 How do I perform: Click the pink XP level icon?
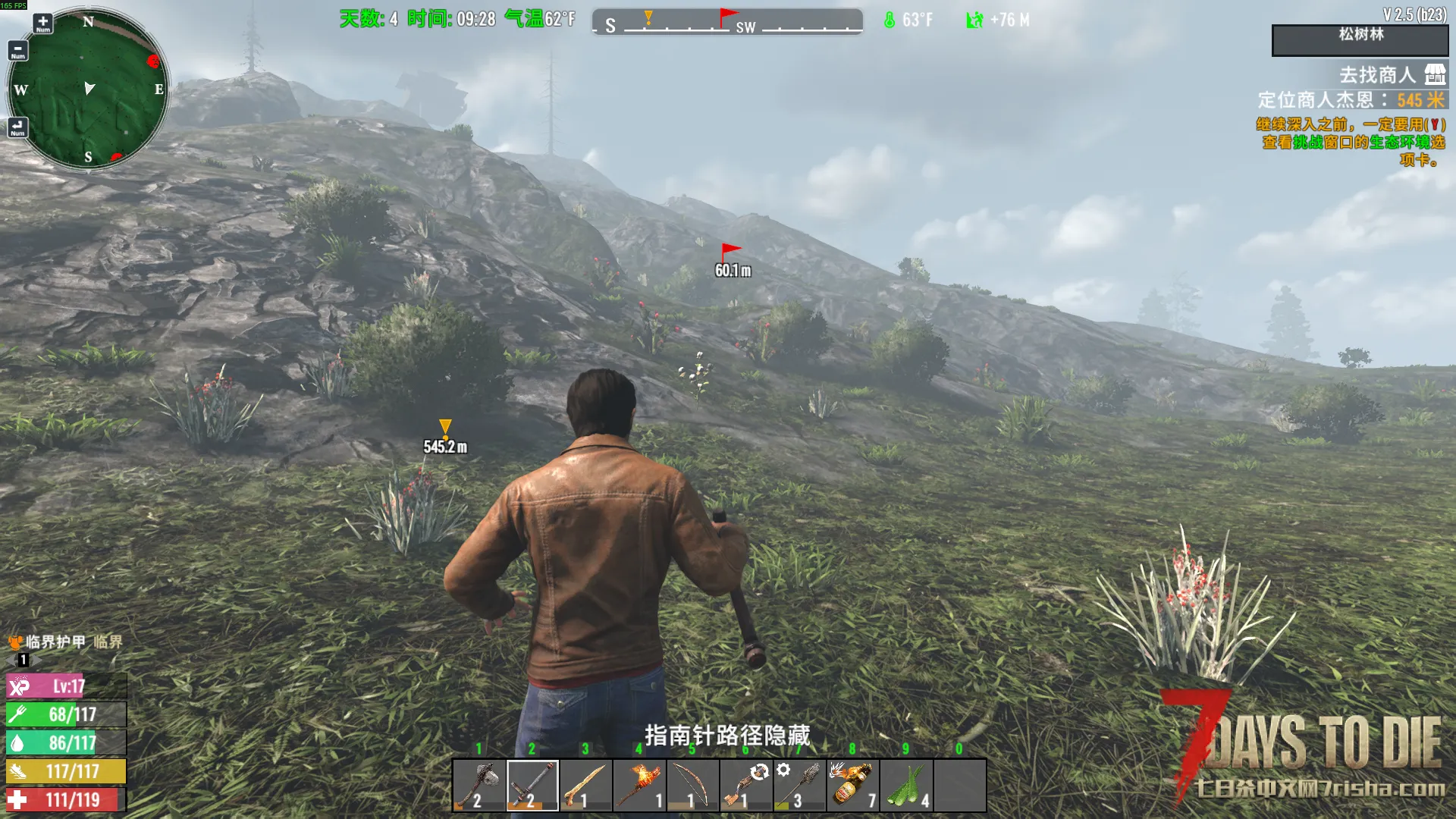(x=19, y=687)
